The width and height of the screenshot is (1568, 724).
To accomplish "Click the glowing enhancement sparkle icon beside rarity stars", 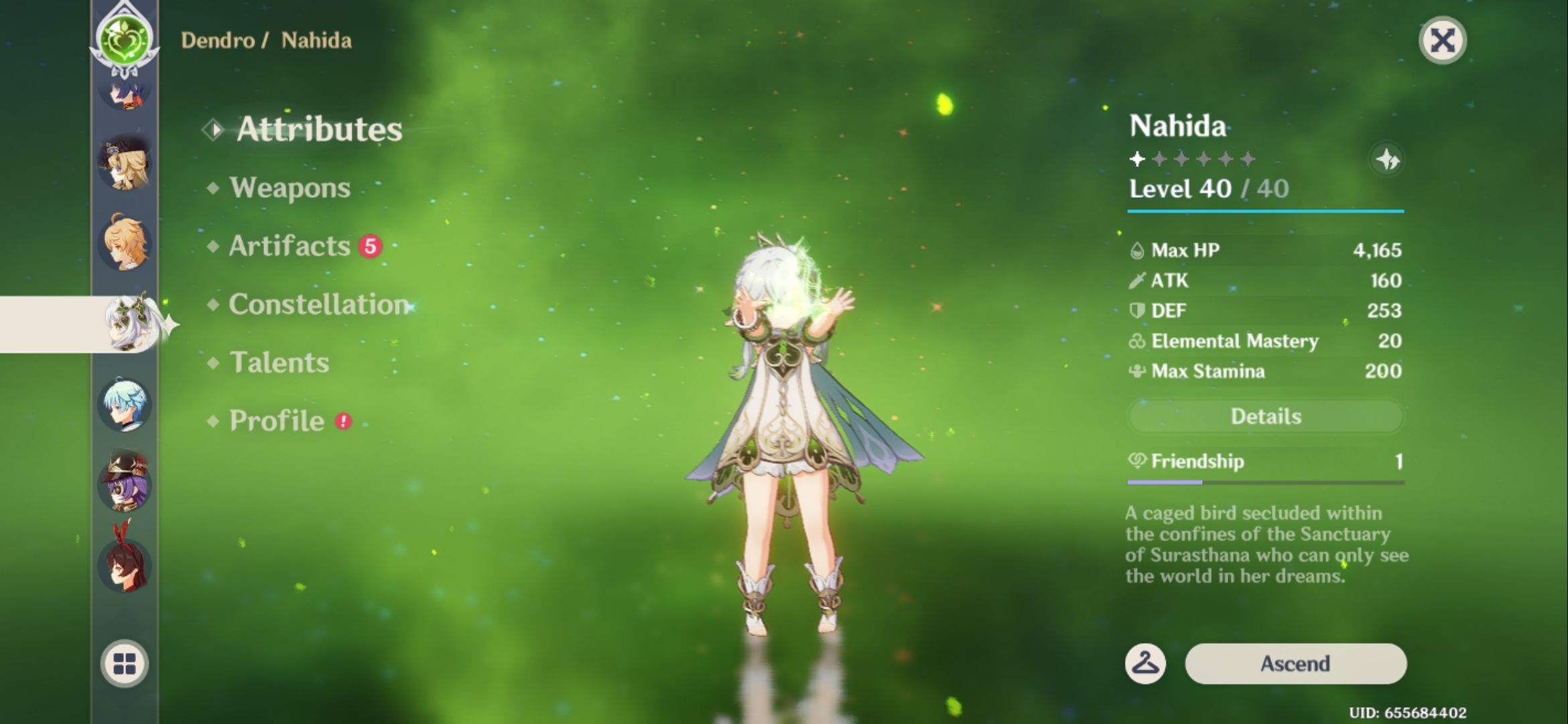I will coord(1389,161).
